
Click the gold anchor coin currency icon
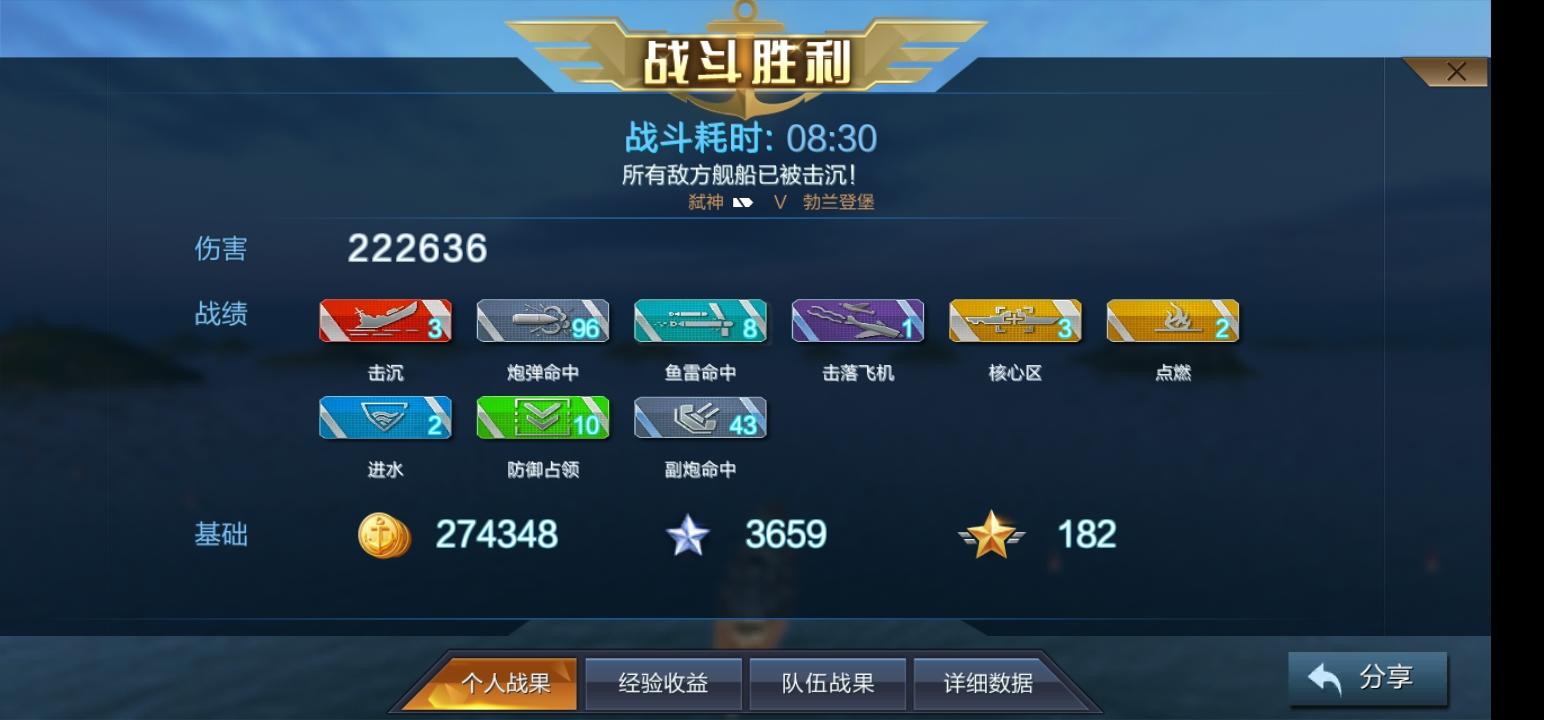coord(383,536)
